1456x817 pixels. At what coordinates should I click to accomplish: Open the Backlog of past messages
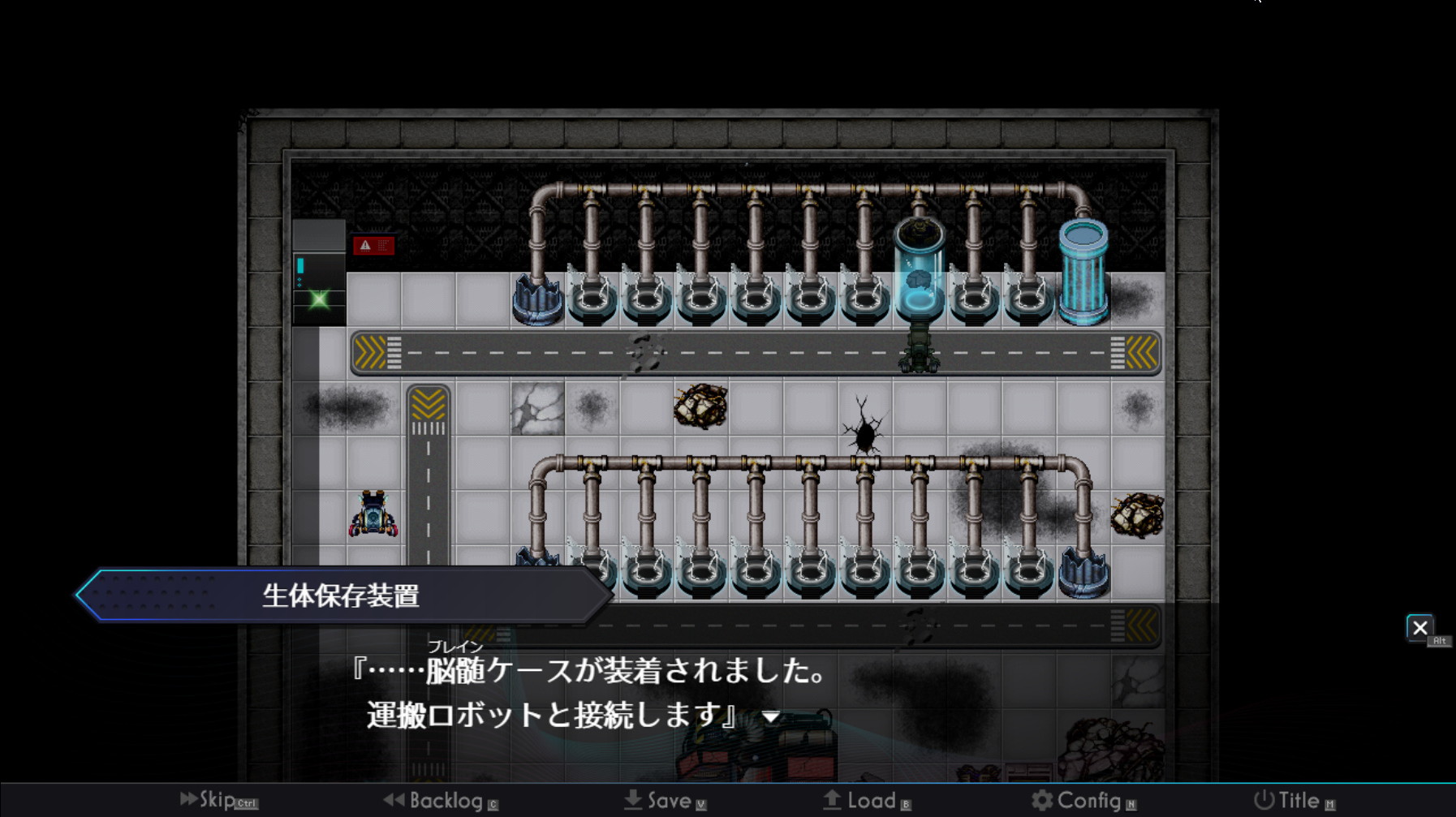click(441, 801)
